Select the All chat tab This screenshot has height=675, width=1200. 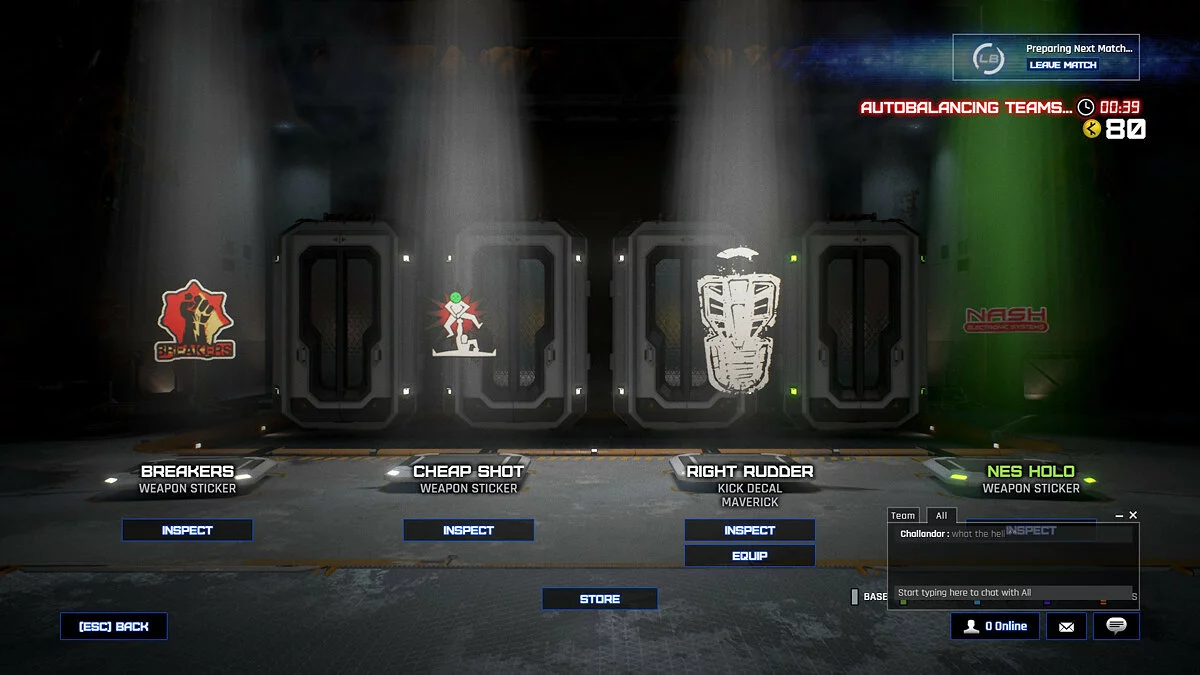pos(940,516)
